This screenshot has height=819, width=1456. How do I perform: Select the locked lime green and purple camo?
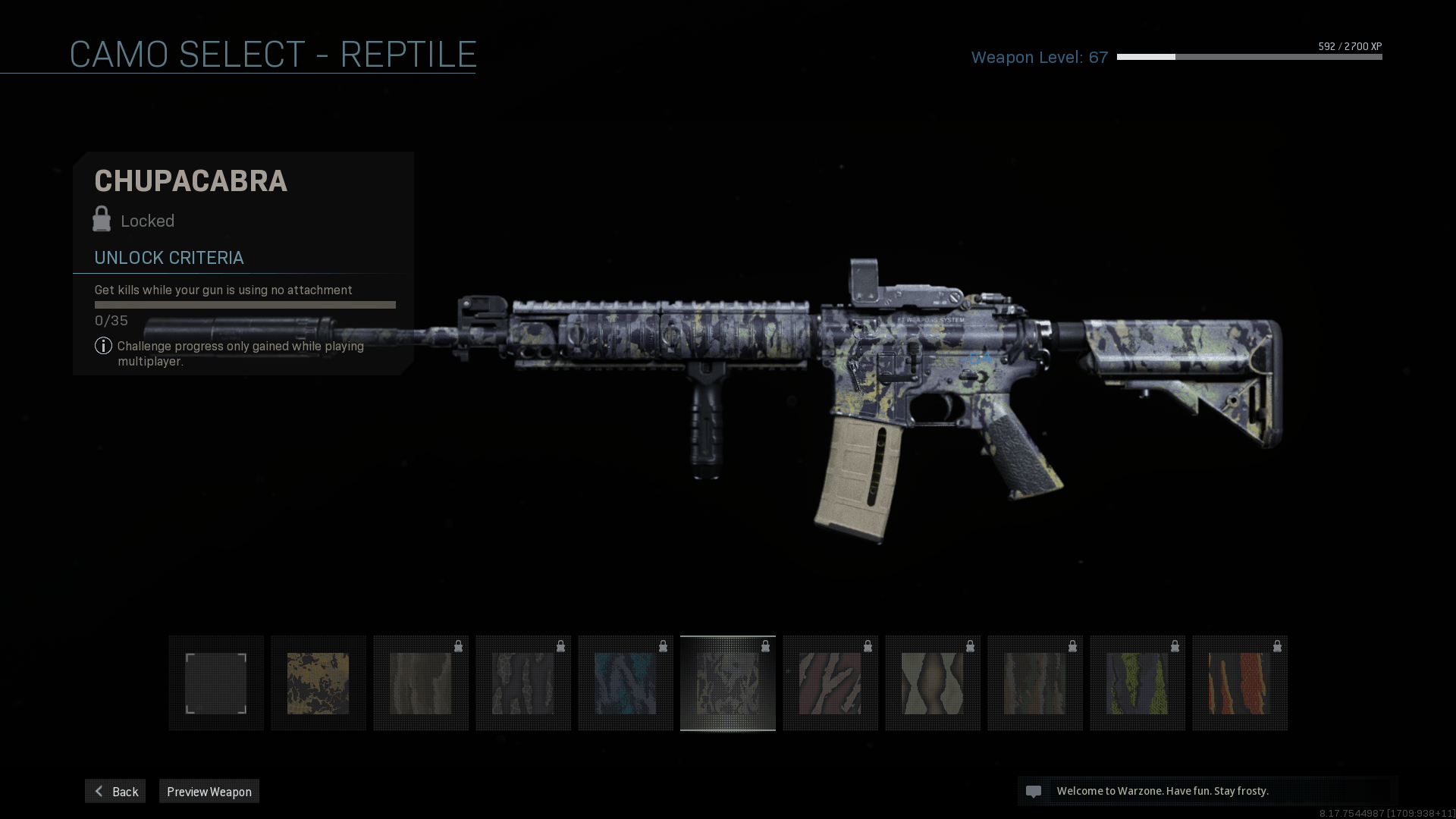[1137, 683]
